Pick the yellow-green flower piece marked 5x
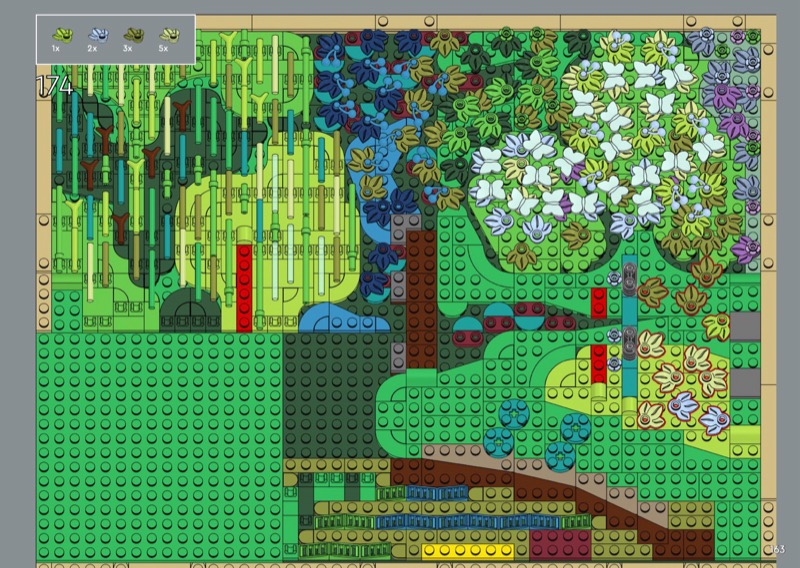 tap(168, 35)
